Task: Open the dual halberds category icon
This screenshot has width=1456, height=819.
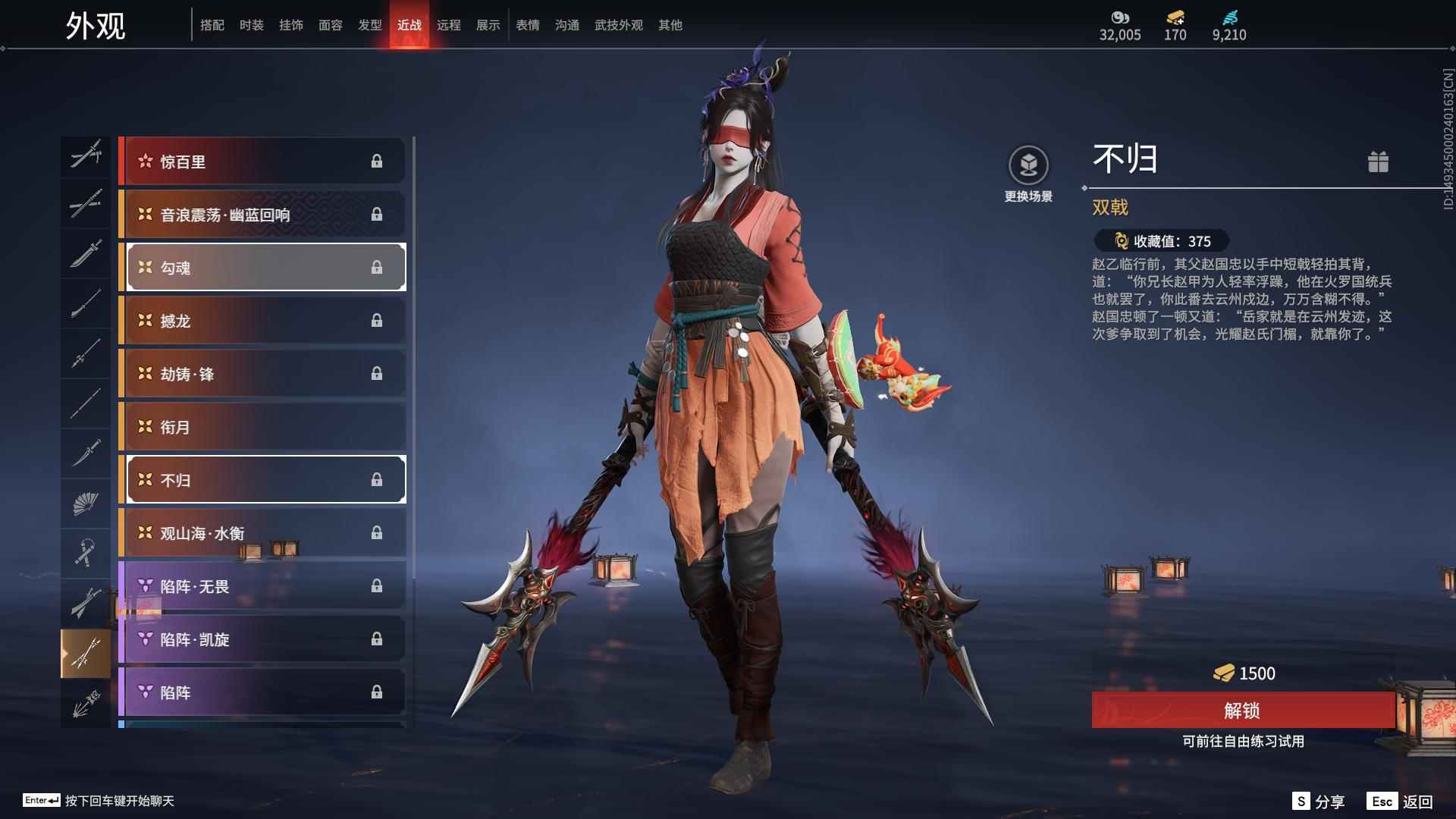Action: pos(86,652)
